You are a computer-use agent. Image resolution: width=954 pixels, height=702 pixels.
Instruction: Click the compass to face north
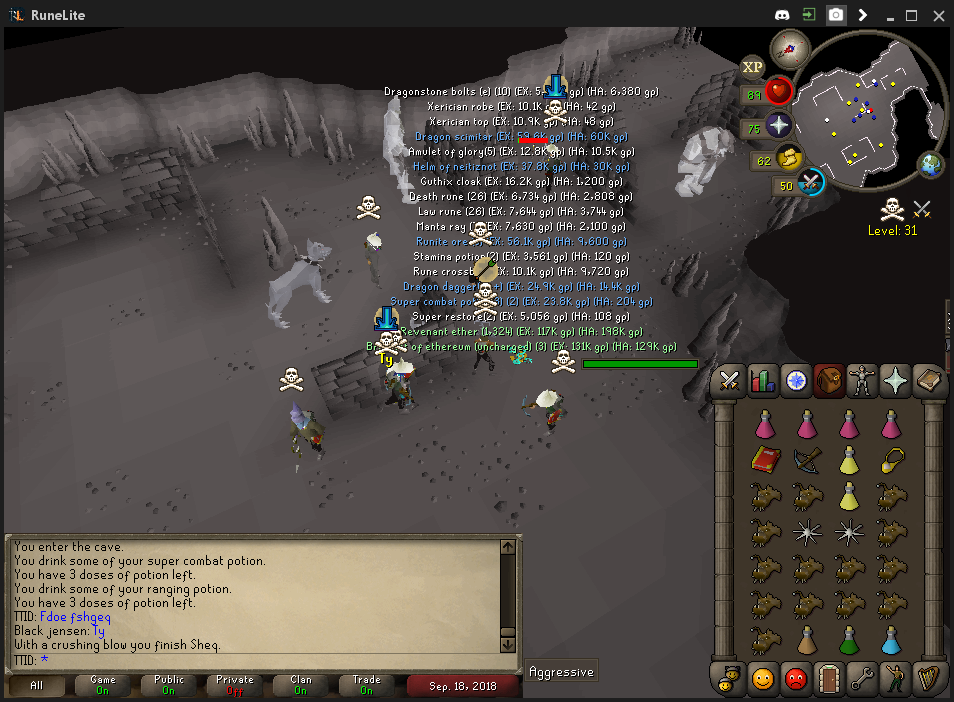[x=789, y=48]
